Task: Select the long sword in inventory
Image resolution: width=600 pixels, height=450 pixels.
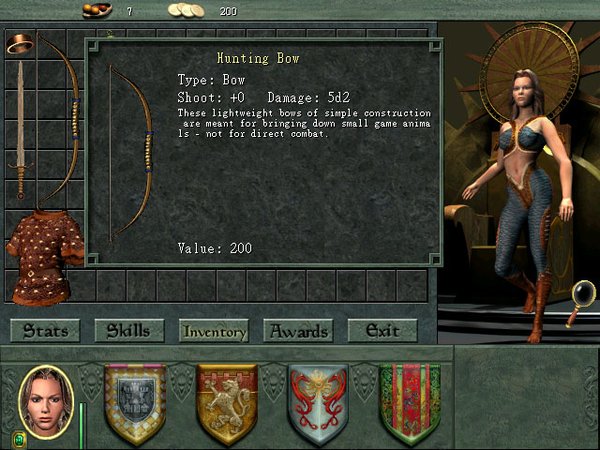Action: pos(20,130)
